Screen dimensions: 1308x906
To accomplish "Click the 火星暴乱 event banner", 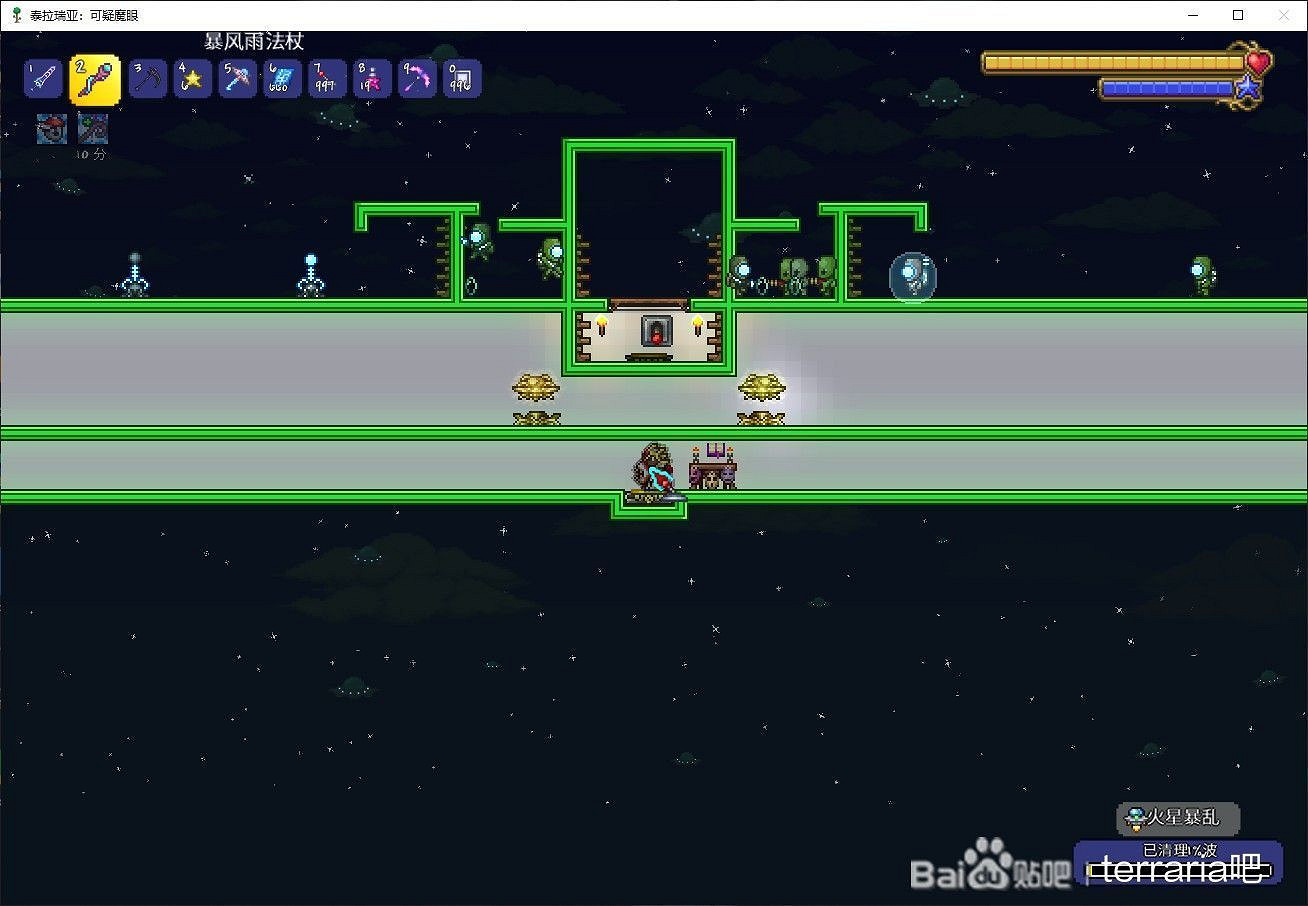I will point(1178,818).
